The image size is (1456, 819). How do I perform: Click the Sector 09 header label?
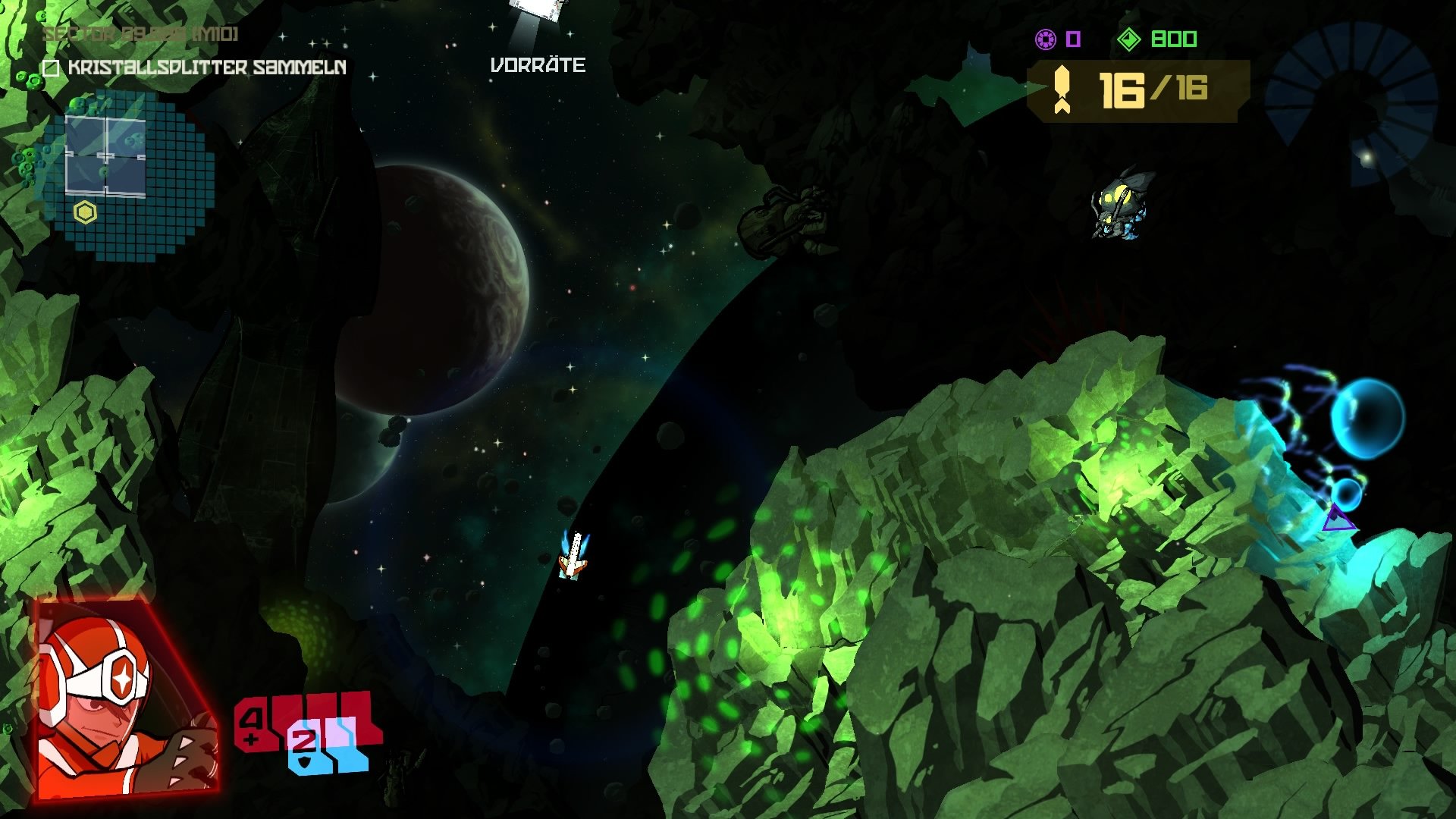point(140,34)
